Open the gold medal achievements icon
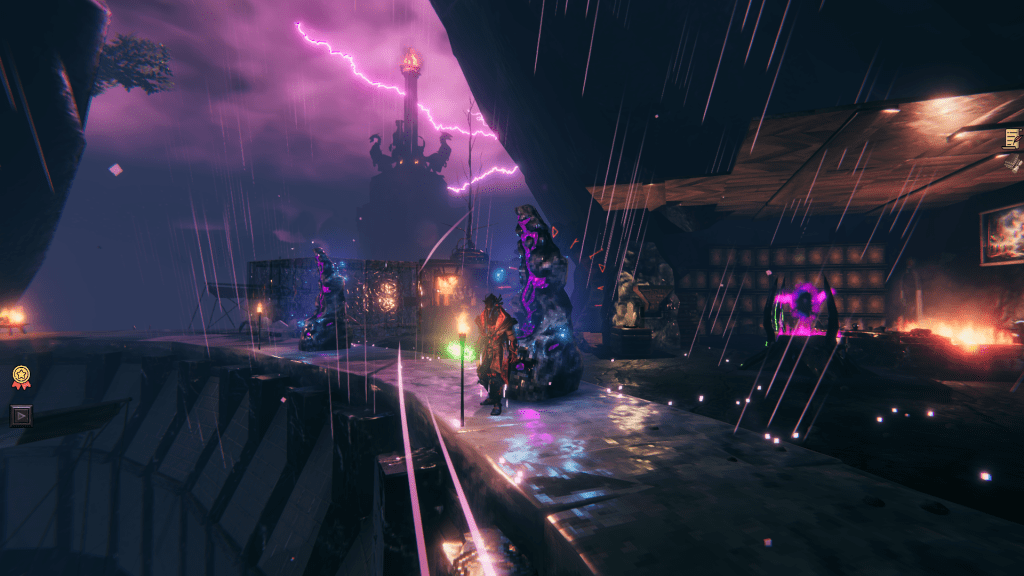The width and height of the screenshot is (1024, 576). pyautogui.click(x=21, y=376)
